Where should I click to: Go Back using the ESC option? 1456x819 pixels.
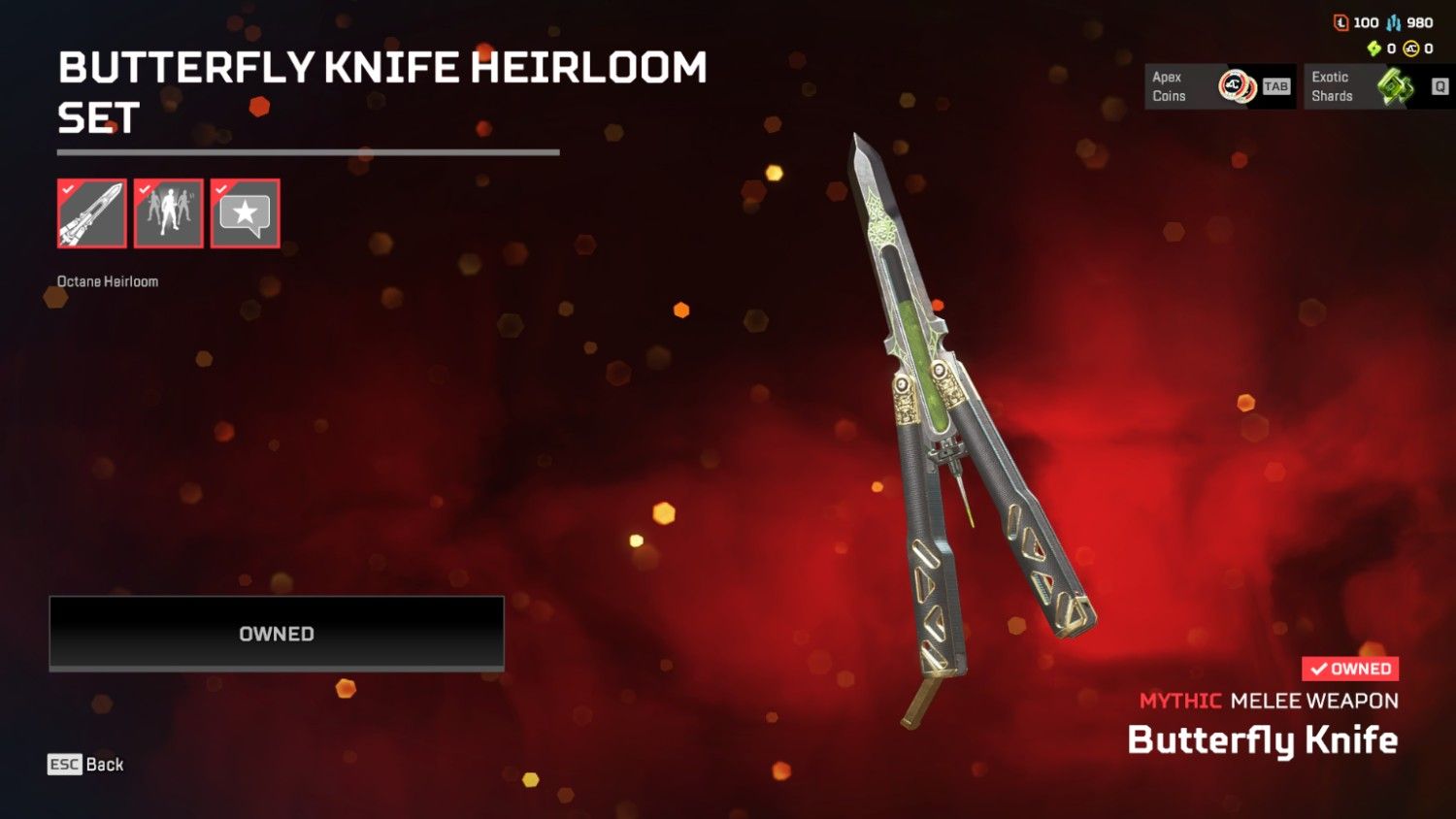83,765
